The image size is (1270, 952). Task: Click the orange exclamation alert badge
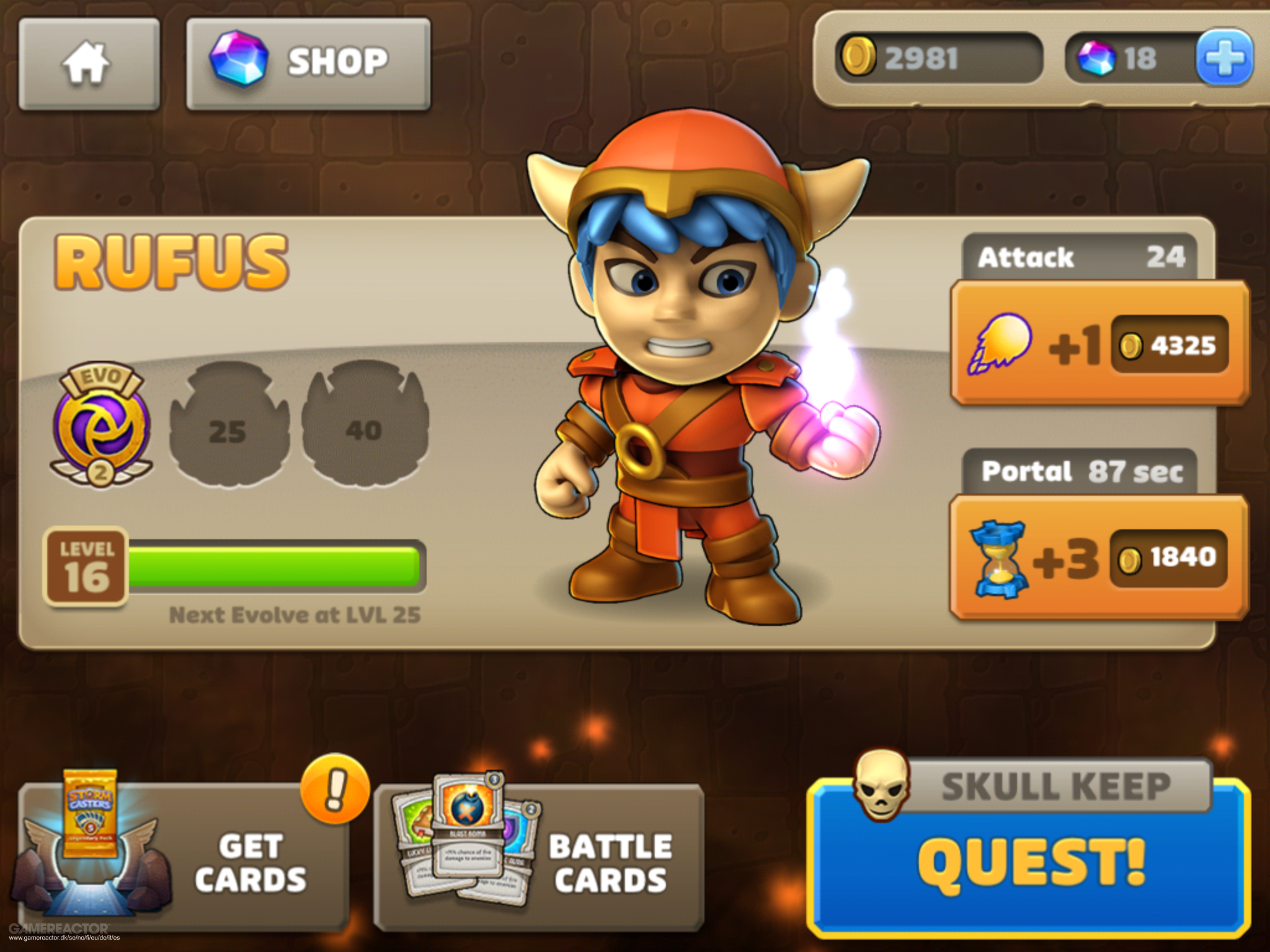click(335, 788)
